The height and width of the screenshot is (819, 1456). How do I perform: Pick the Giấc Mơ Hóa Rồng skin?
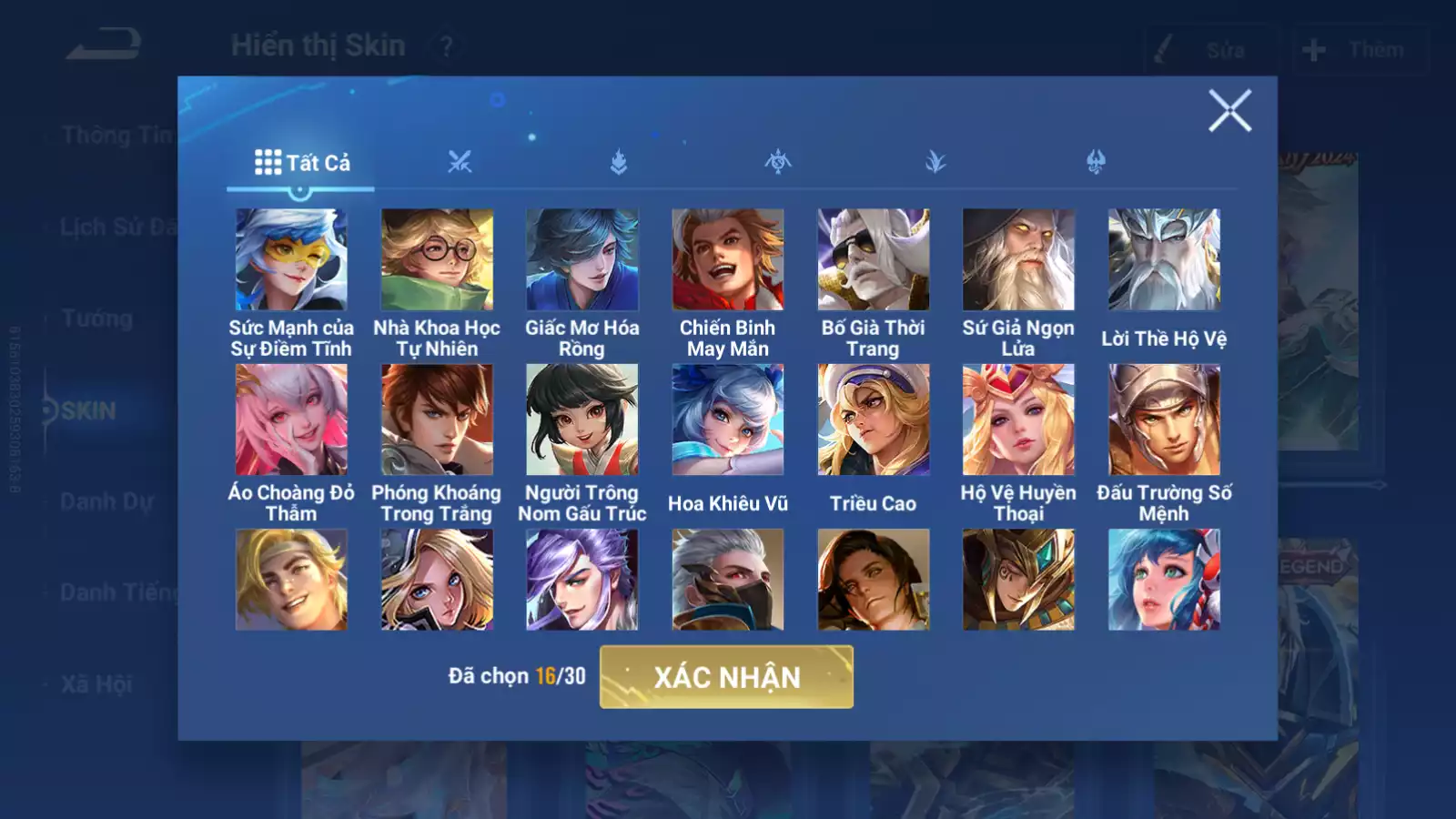(x=582, y=260)
